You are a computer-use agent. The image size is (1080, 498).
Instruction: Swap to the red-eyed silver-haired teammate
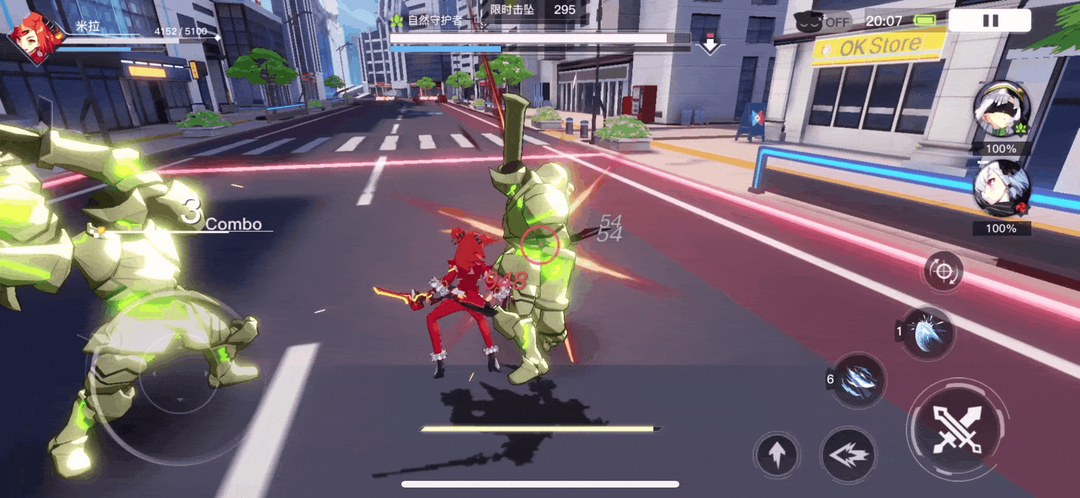click(1000, 192)
